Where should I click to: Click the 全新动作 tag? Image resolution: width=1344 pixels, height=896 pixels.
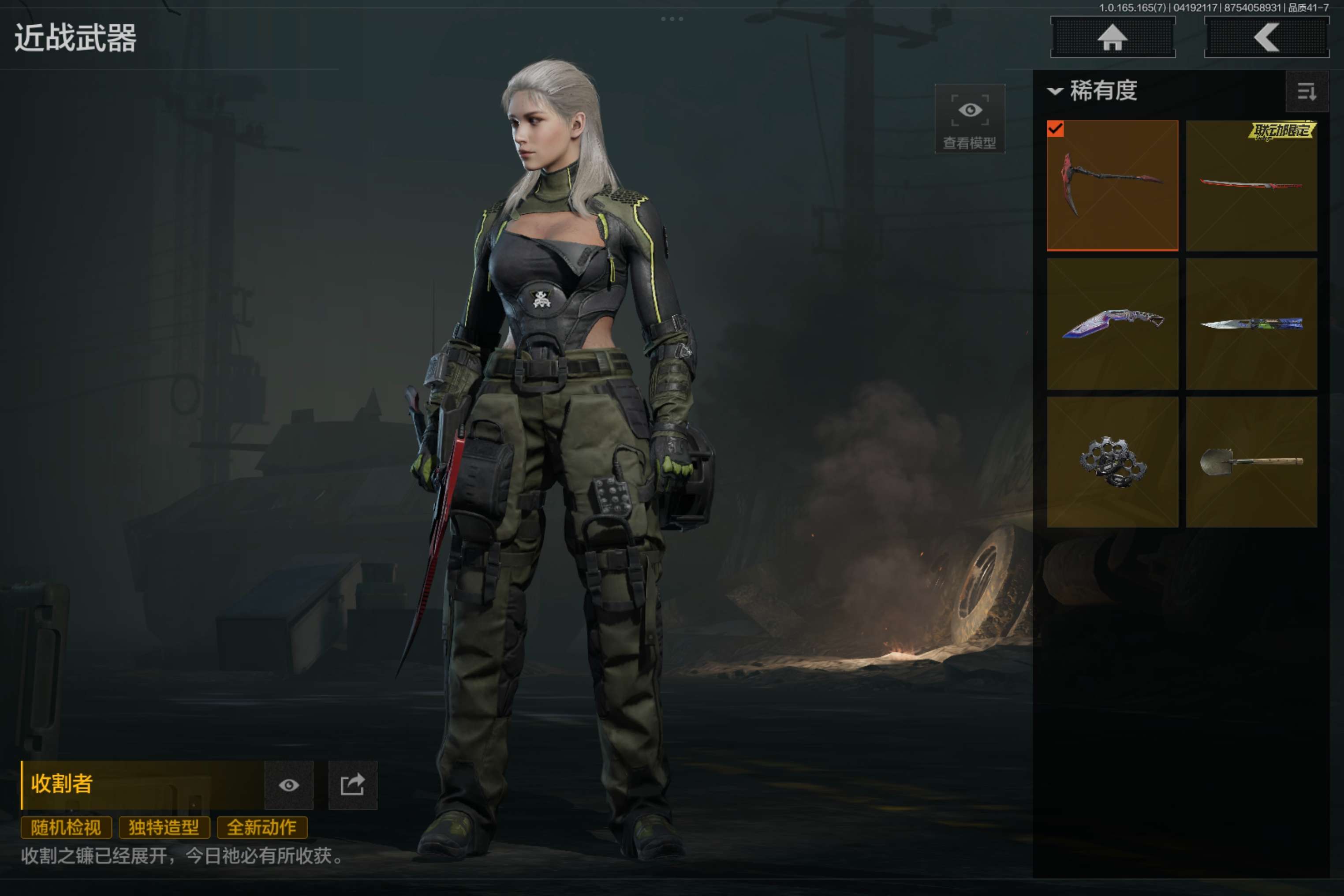click(x=262, y=827)
